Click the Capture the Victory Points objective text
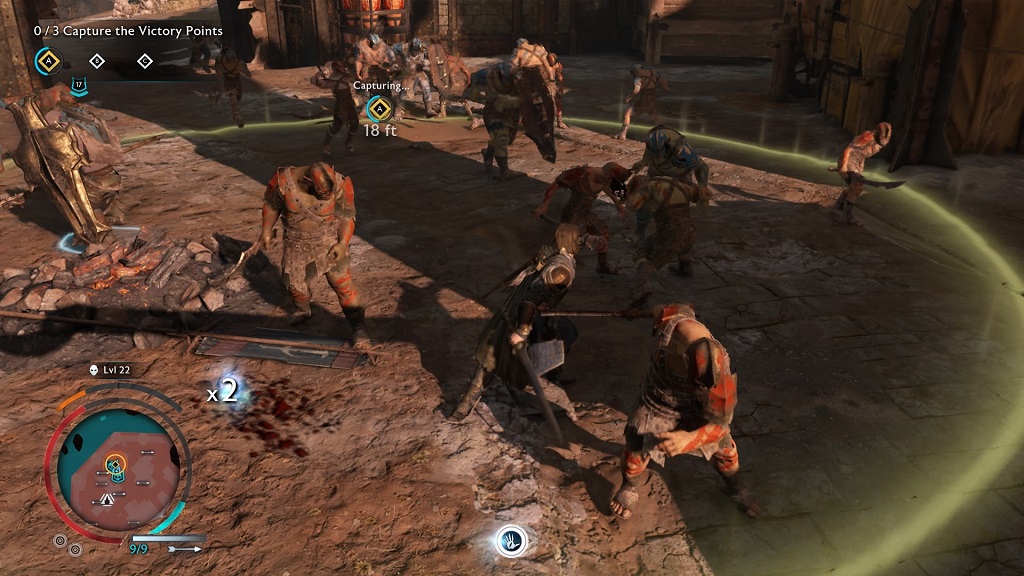This screenshot has height=576, width=1024. coord(128,31)
